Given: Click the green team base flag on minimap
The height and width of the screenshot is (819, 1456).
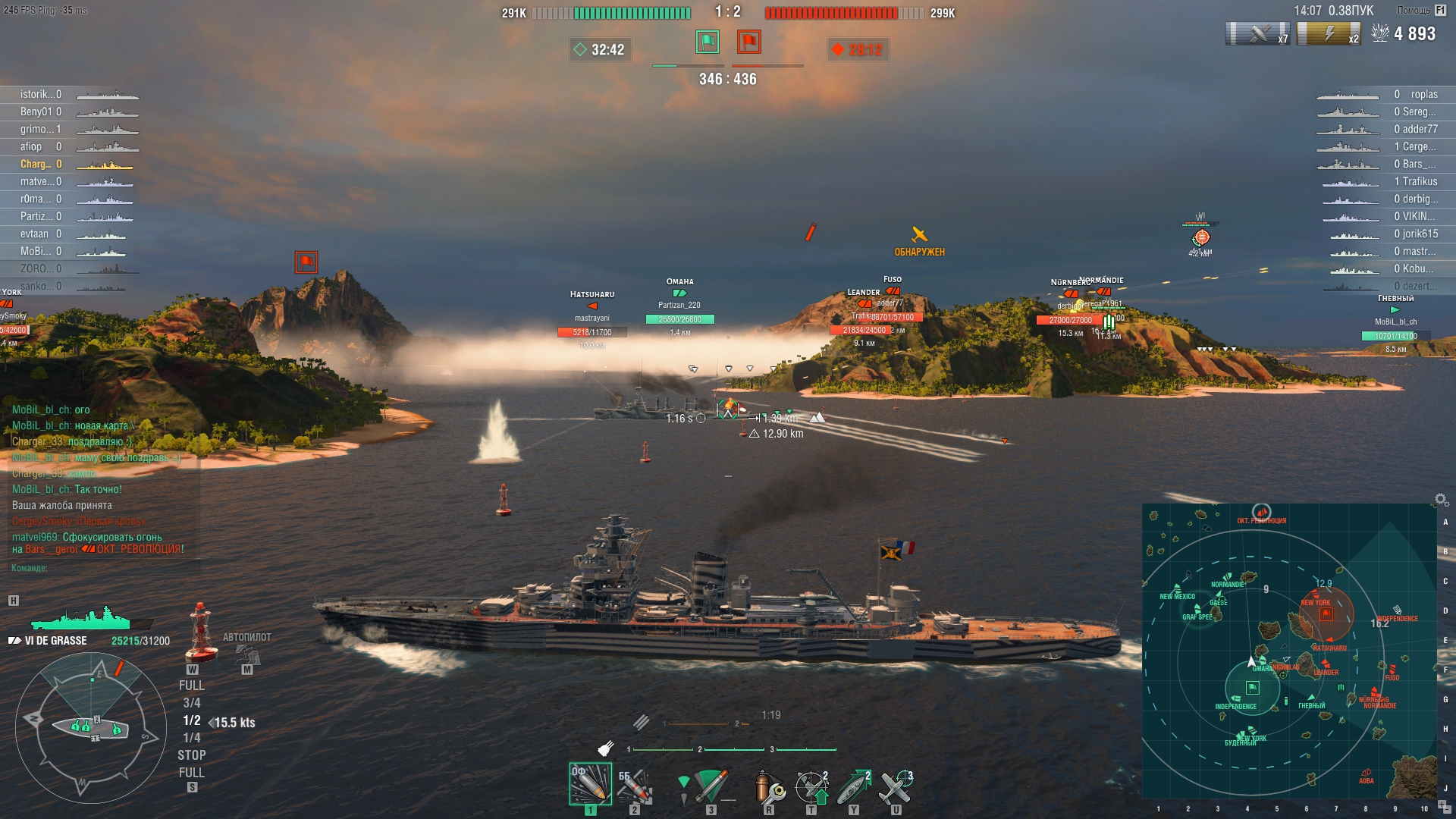Looking at the screenshot, I should tap(1253, 688).
